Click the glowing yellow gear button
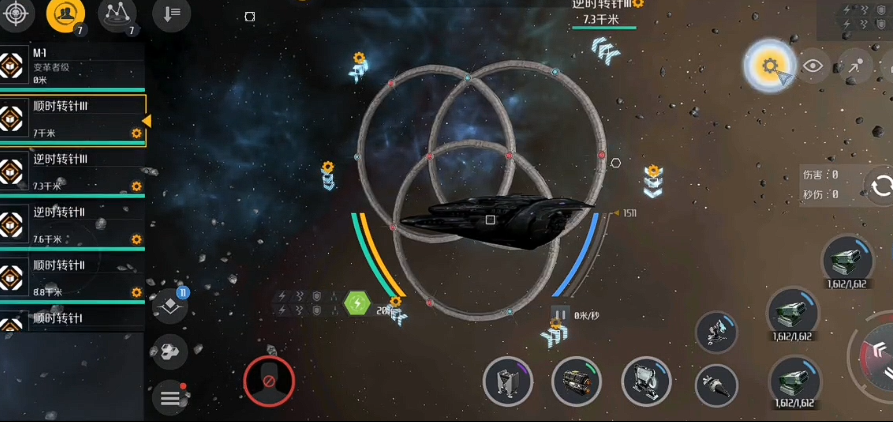This screenshot has width=893, height=422. coord(768,66)
